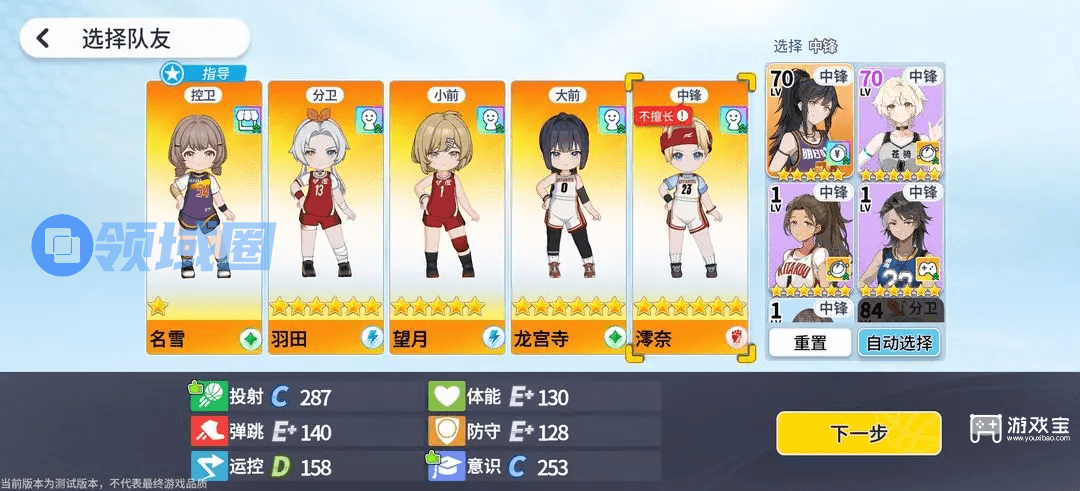The height and width of the screenshot is (491, 1080).
Task: Click the 重置 reset button
Action: 810,343
